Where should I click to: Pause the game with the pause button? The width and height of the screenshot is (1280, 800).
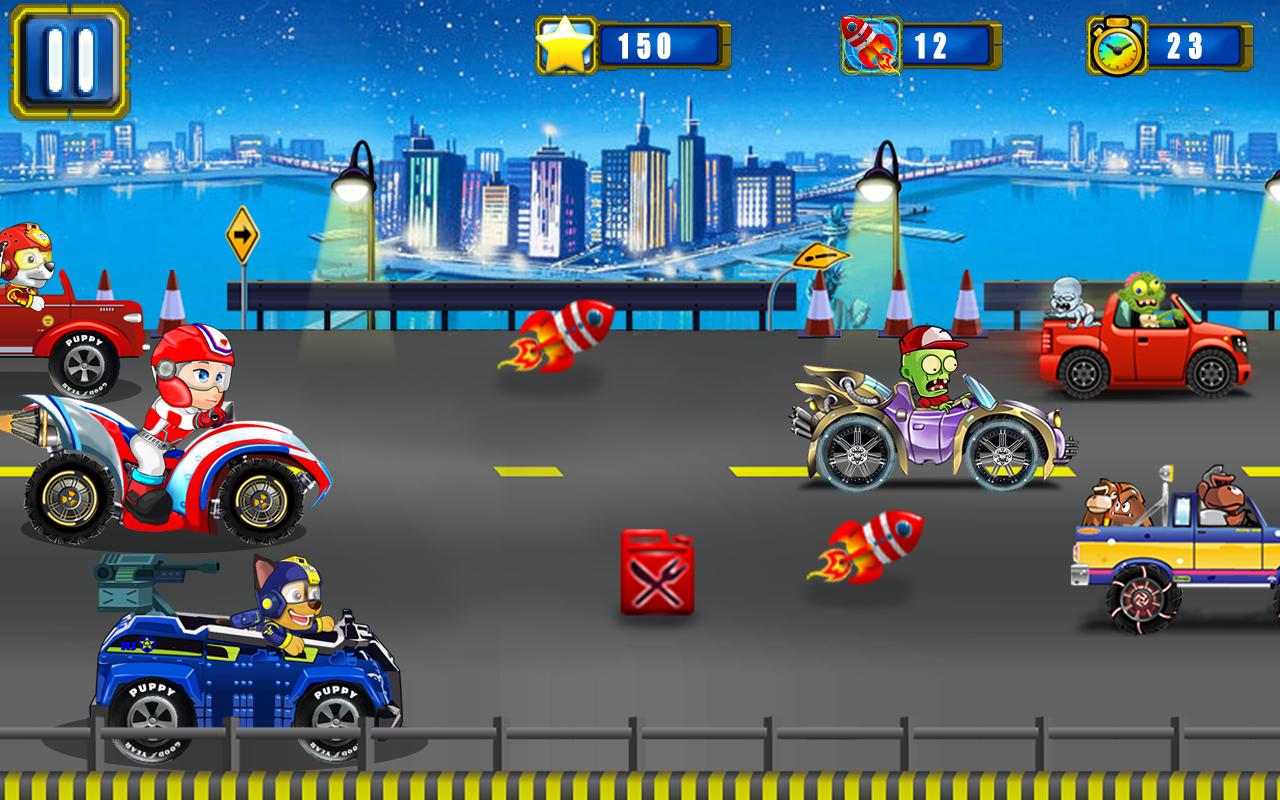pos(70,62)
